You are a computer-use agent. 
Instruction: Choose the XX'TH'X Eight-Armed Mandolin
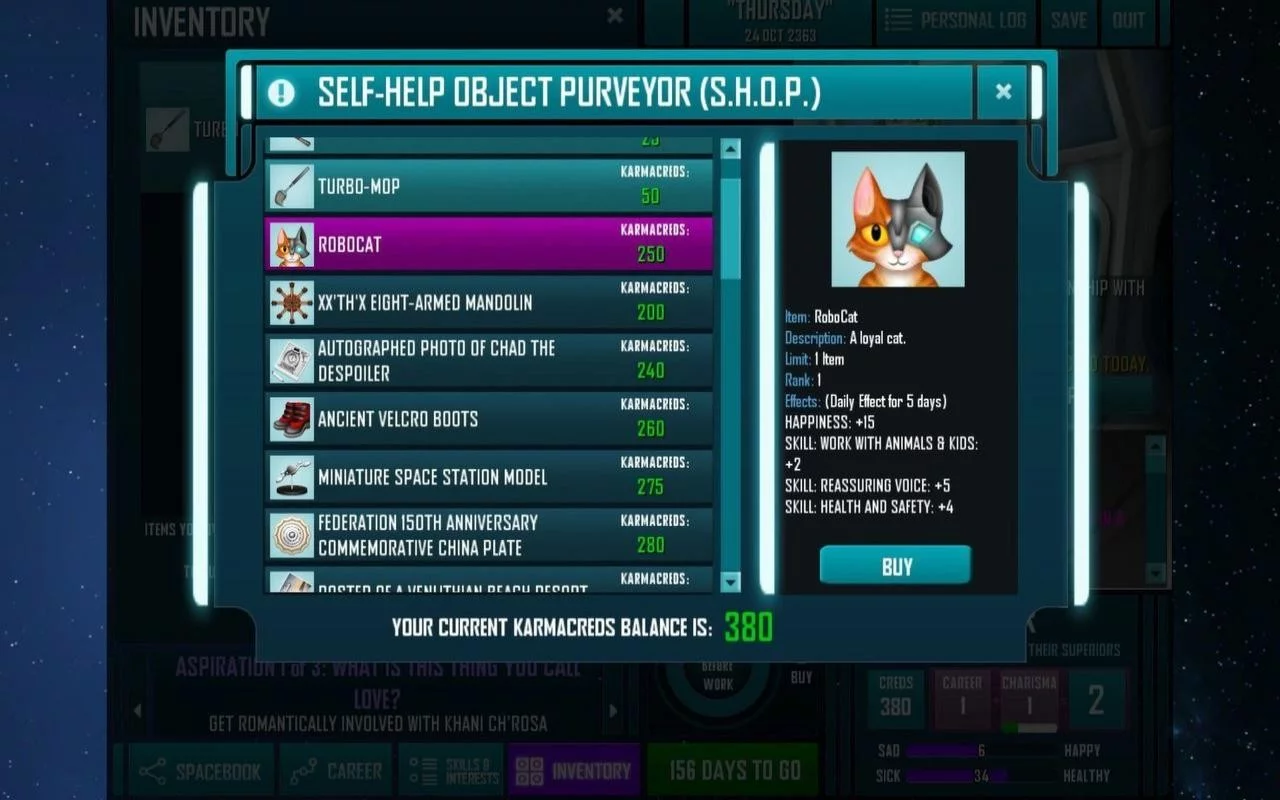click(488, 302)
